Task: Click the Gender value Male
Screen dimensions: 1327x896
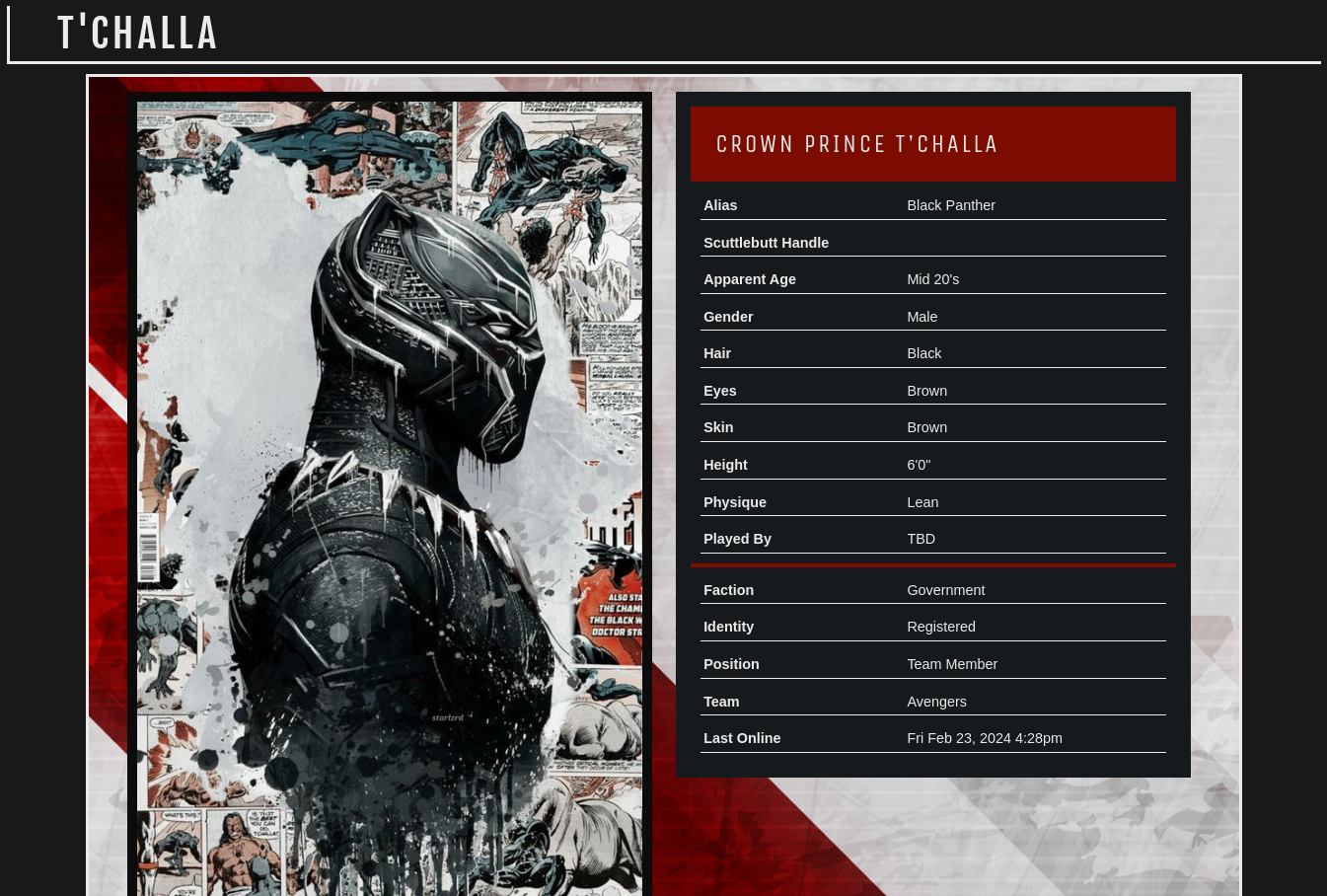Action: pos(922,316)
